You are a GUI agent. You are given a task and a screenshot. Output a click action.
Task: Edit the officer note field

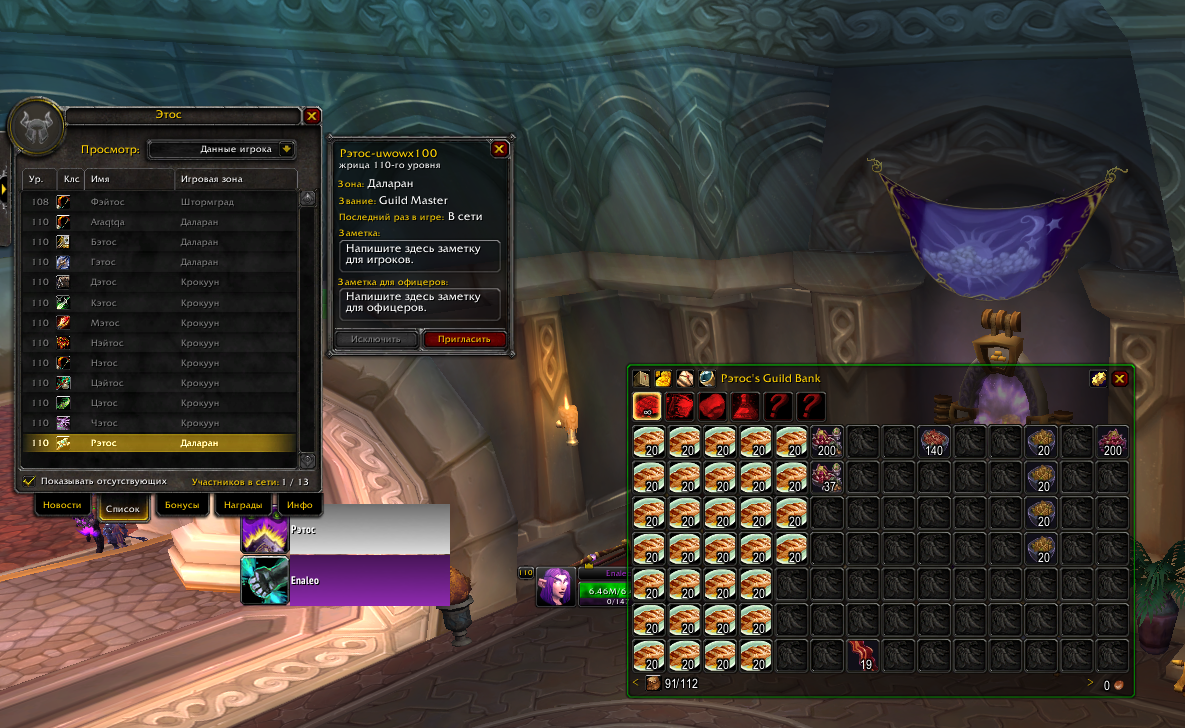(x=420, y=303)
